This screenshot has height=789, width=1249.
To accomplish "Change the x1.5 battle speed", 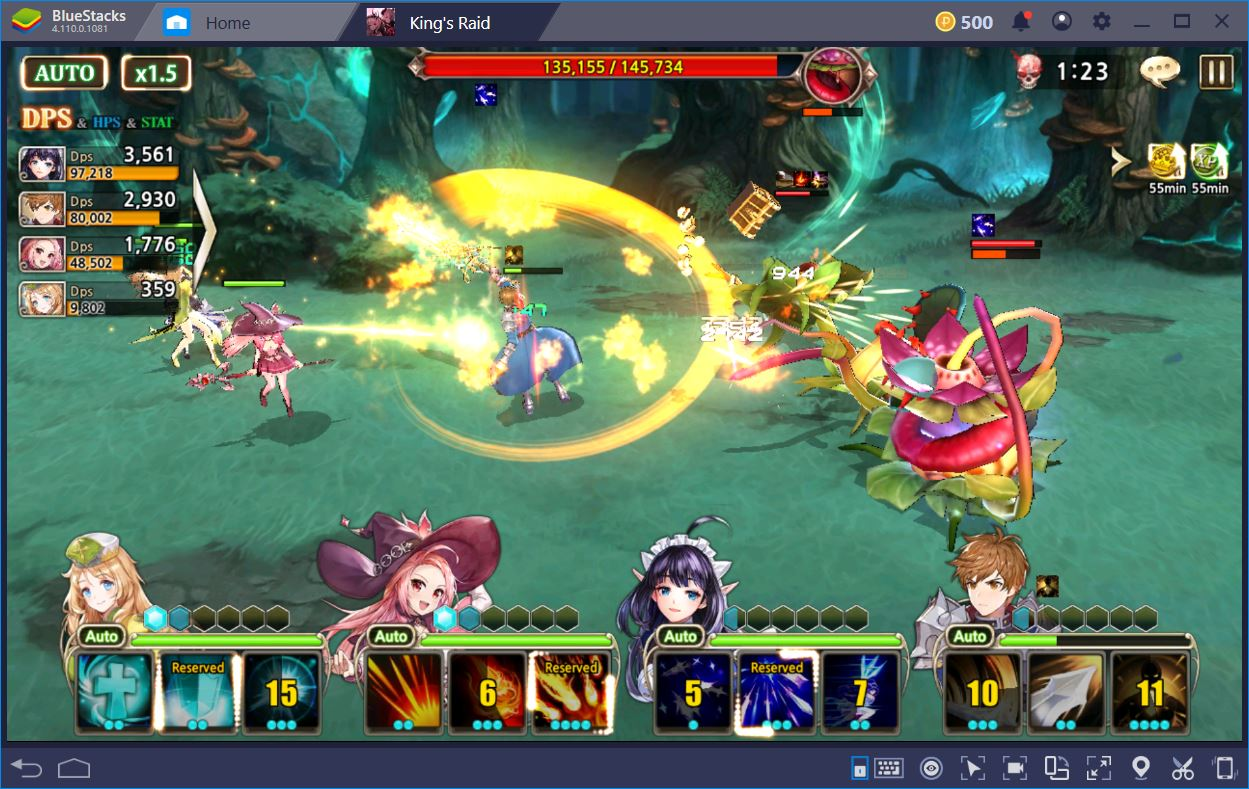I will coord(155,72).
